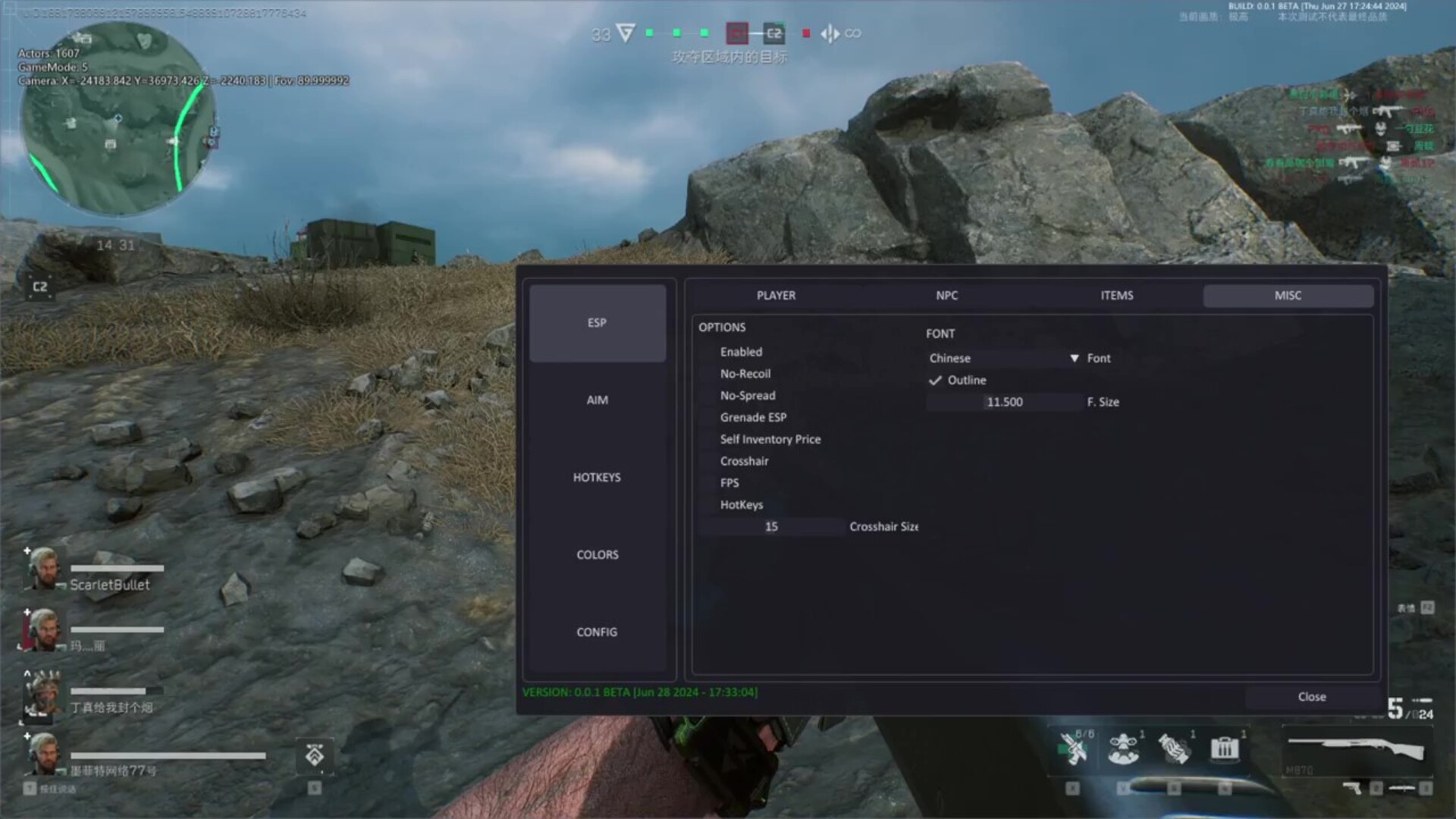Switch to the ITEMS tab
This screenshot has height=819, width=1456.
click(x=1116, y=295)
